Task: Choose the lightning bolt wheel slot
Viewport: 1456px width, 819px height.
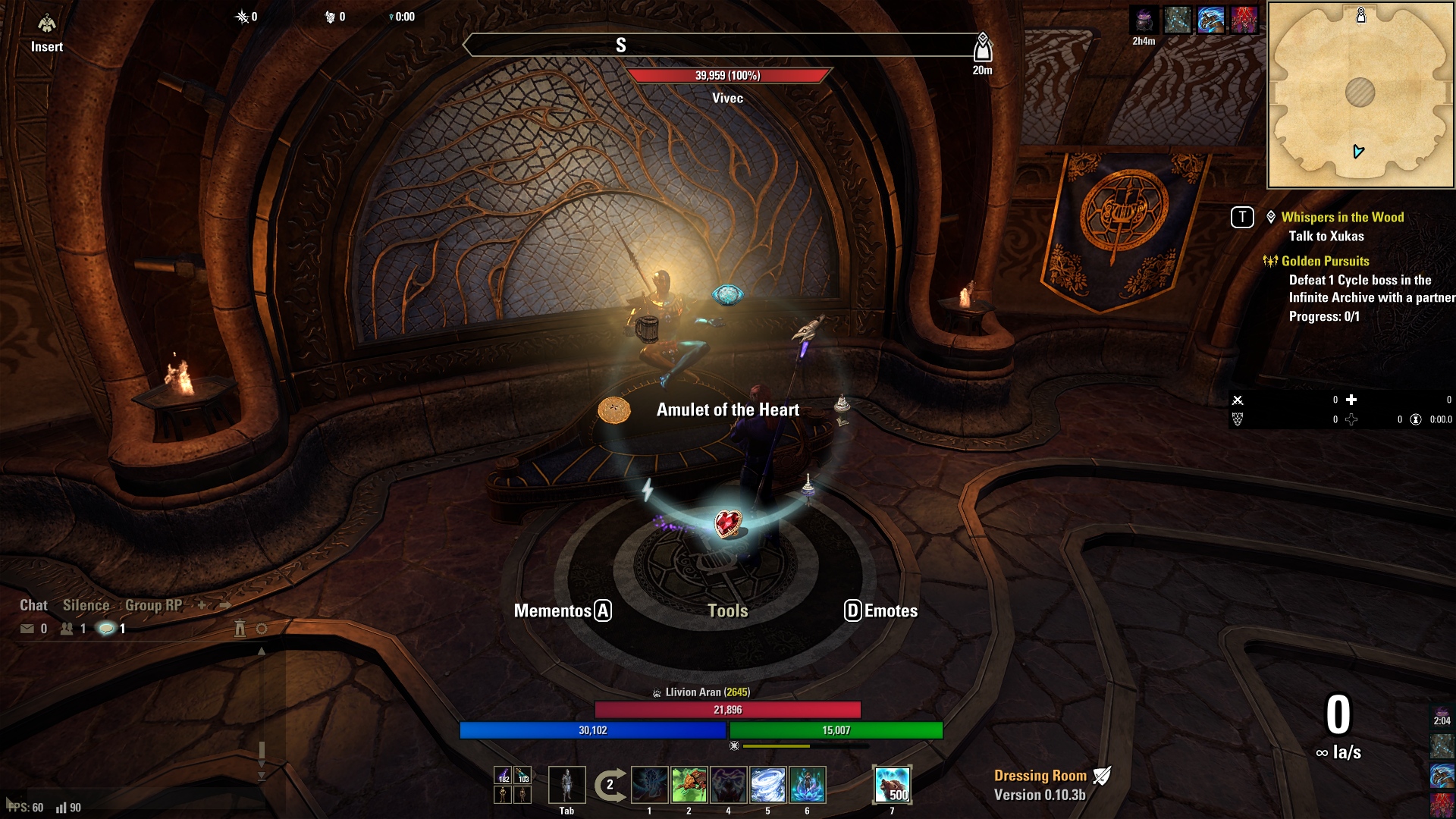Action: point(648,490)
